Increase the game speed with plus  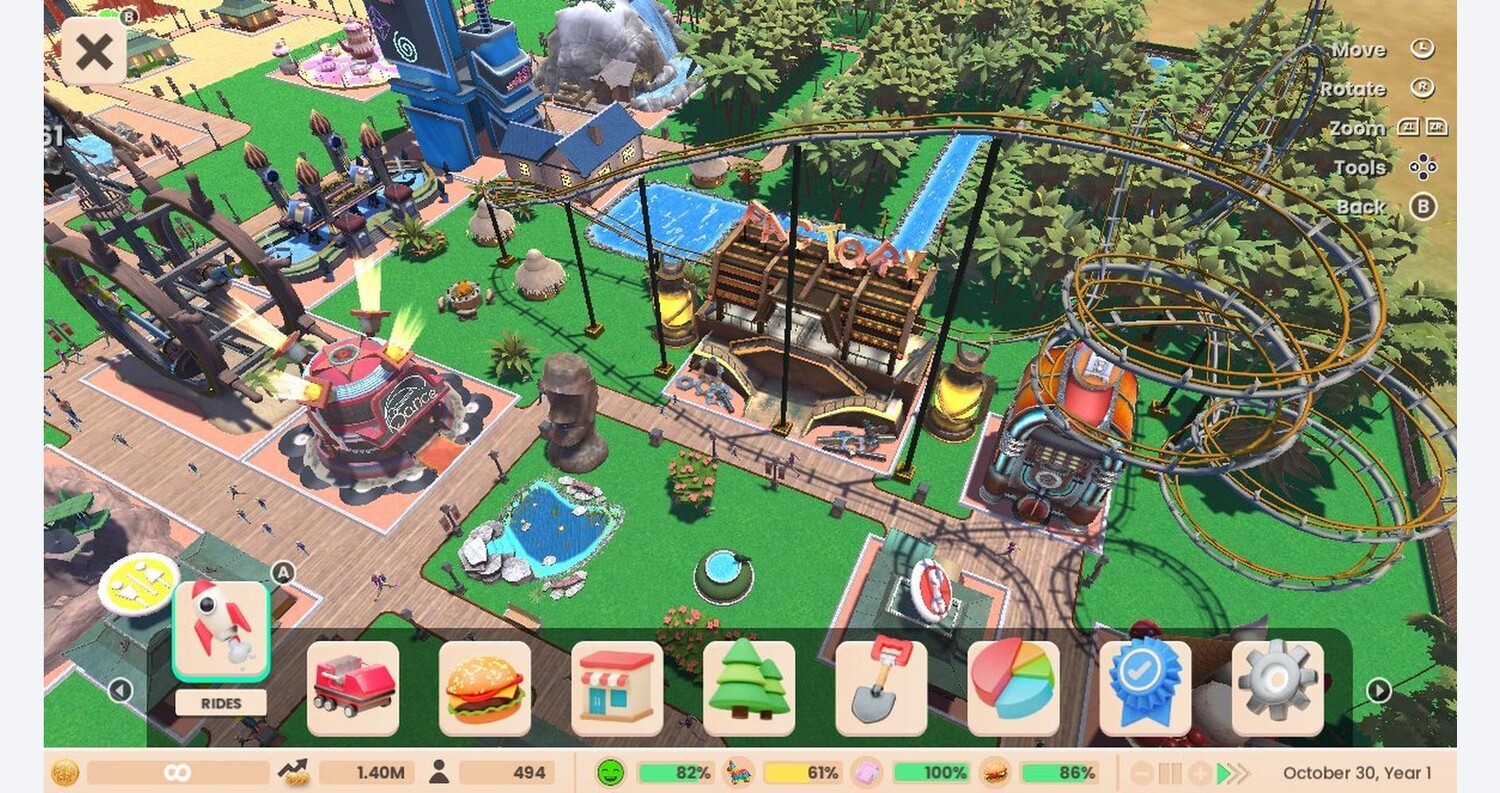click(x=1198, y=773)
